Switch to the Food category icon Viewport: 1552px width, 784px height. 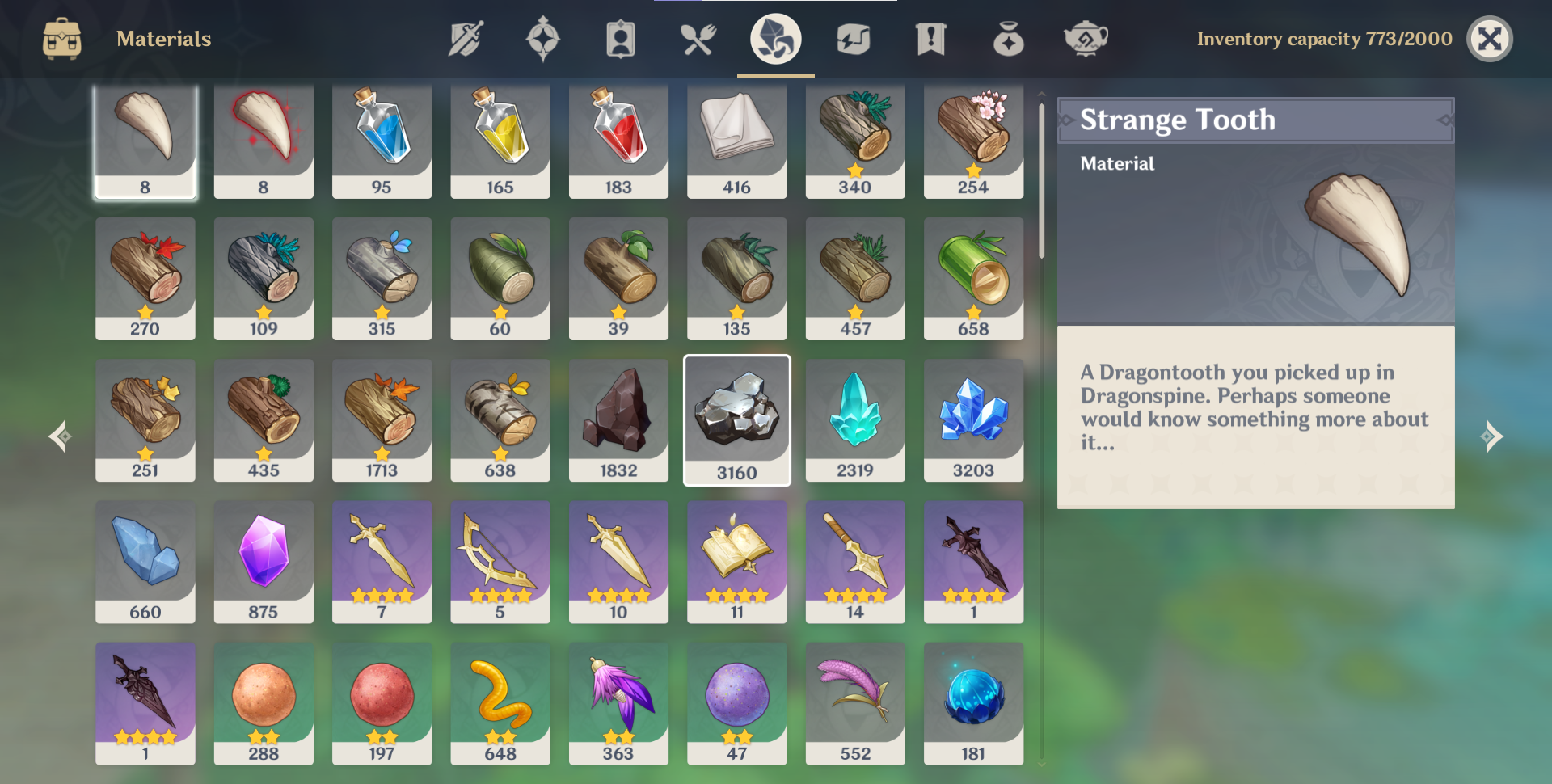coord(698,38)
